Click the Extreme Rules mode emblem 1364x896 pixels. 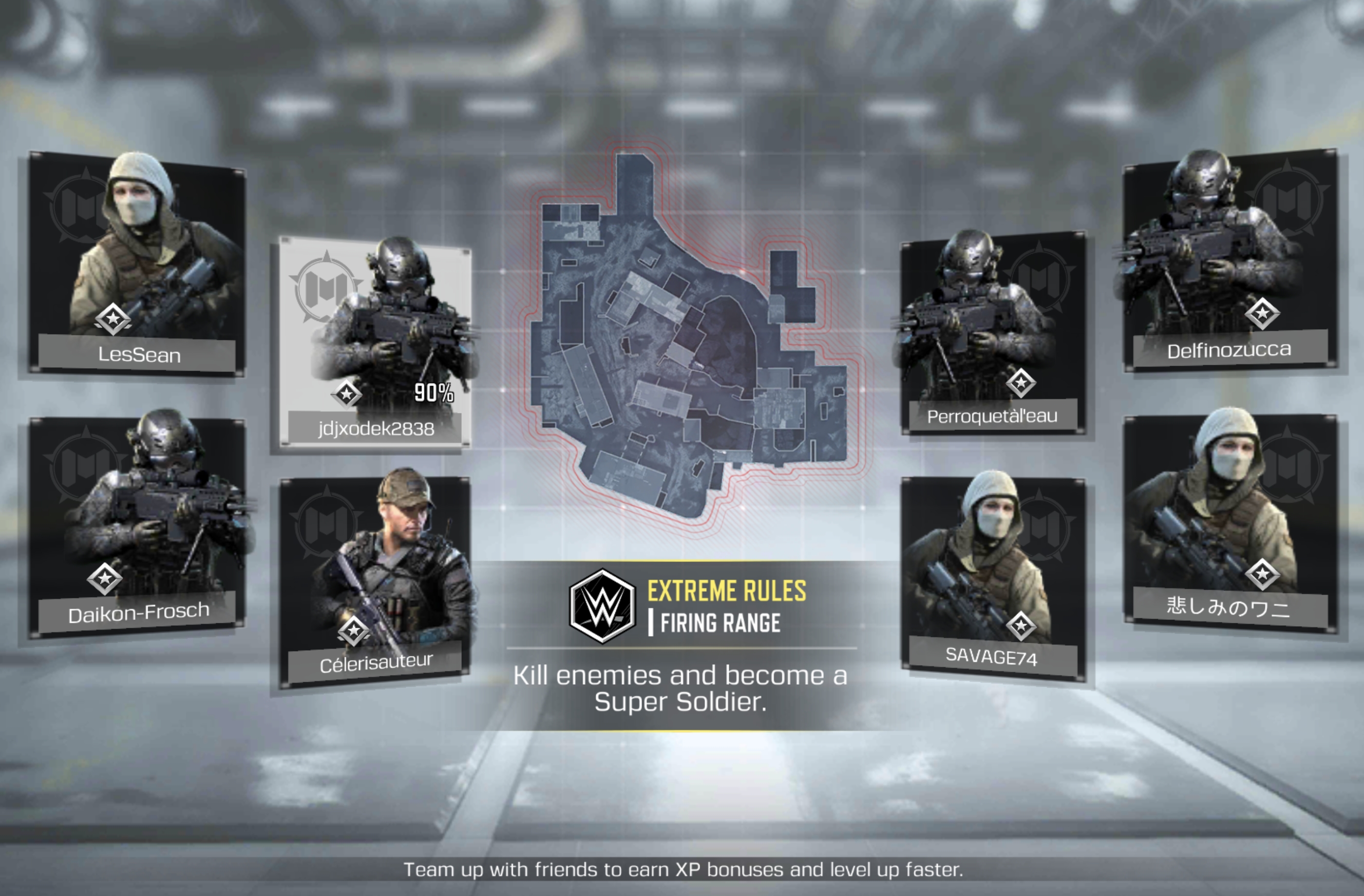(602, 606)
